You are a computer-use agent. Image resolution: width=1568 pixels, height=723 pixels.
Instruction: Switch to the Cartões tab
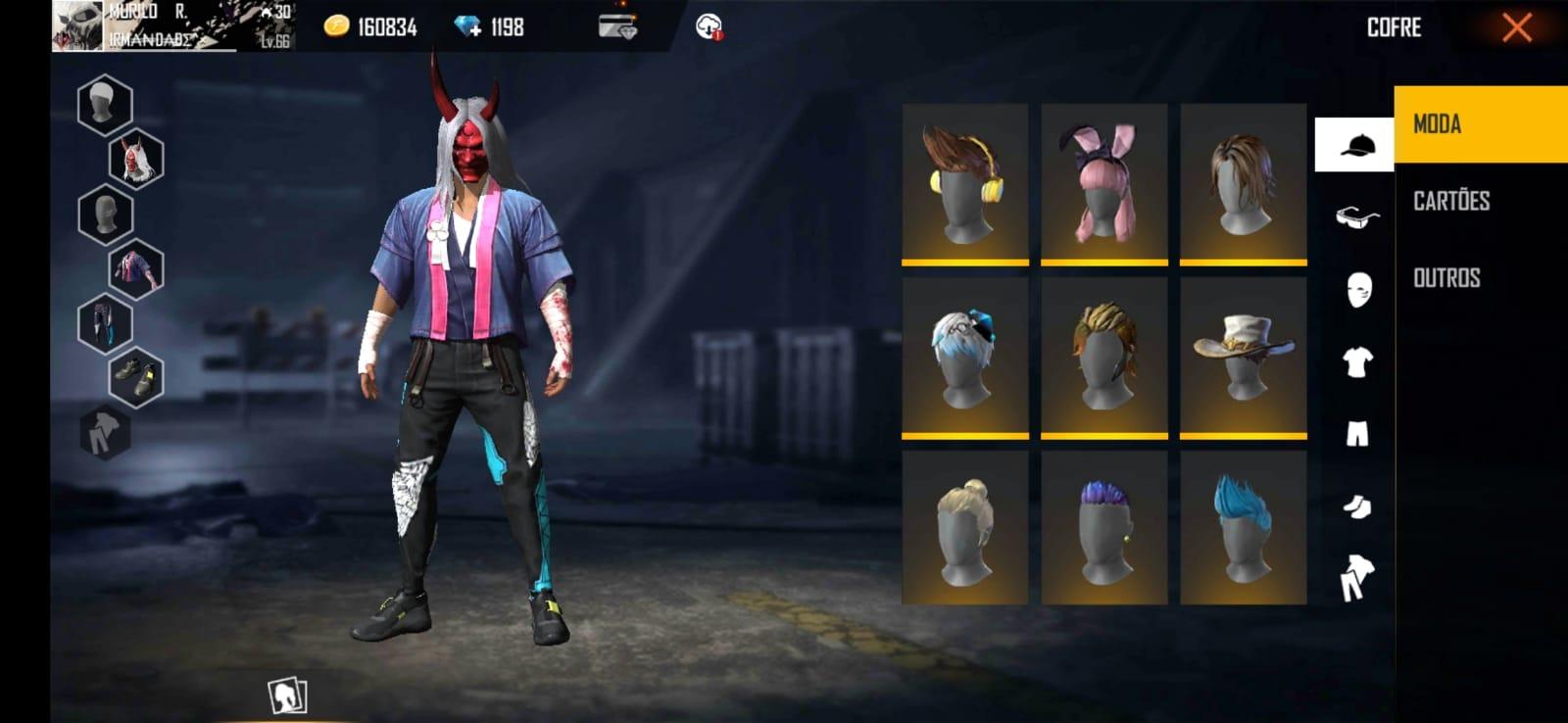pyautogui.click(x=1451, y=201)
